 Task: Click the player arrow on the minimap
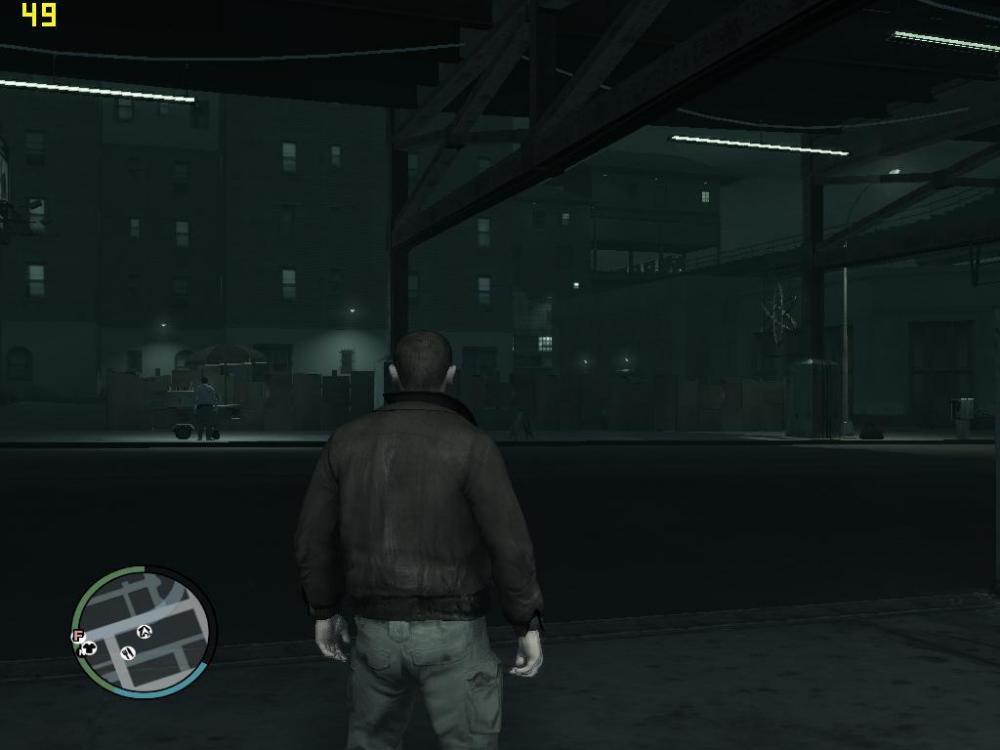pyautogui.click(x=144, y=630)
